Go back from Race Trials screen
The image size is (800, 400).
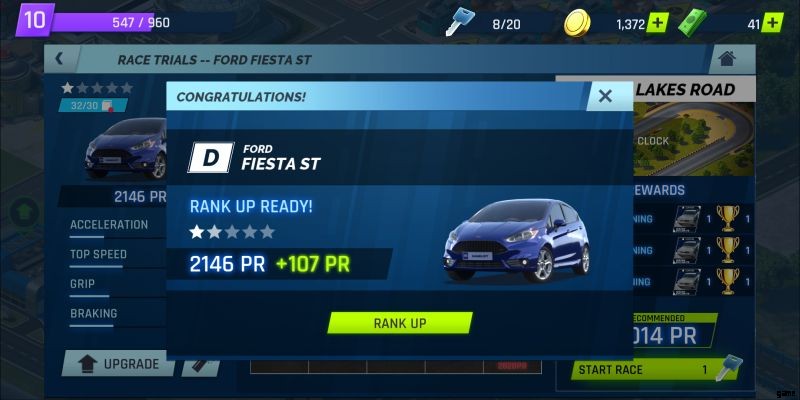tap(60, 59)
